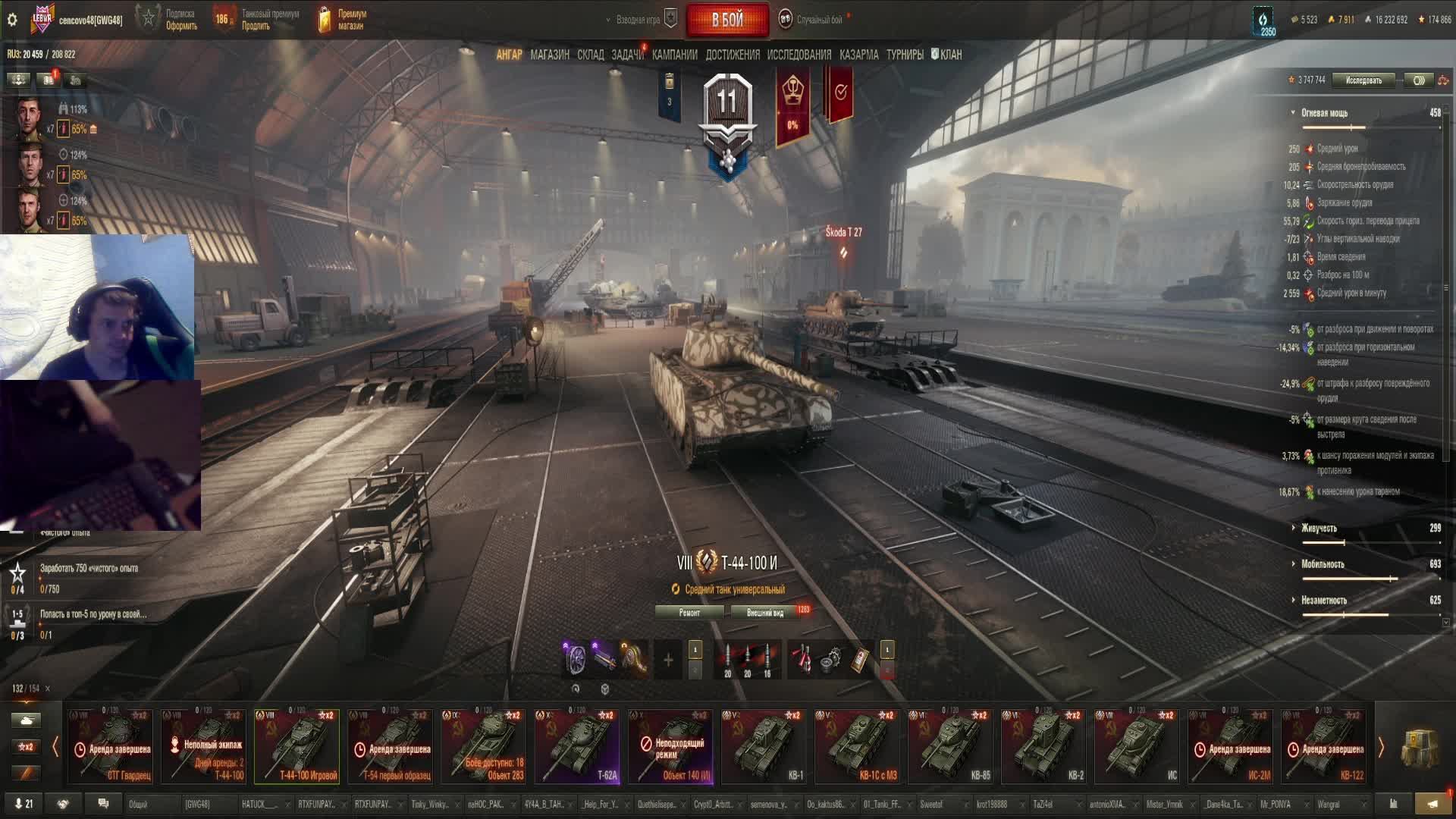1456x819 pixels.
Task: Open the Общий chat channel
Action: coord(138,805)
